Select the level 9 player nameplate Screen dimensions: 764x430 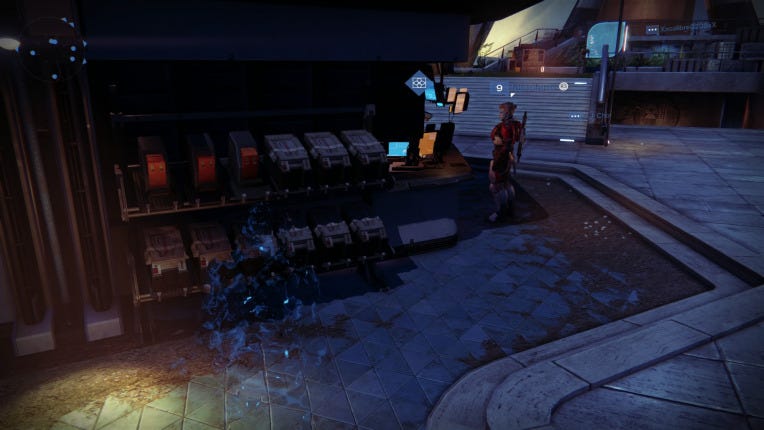click(531, 88)
